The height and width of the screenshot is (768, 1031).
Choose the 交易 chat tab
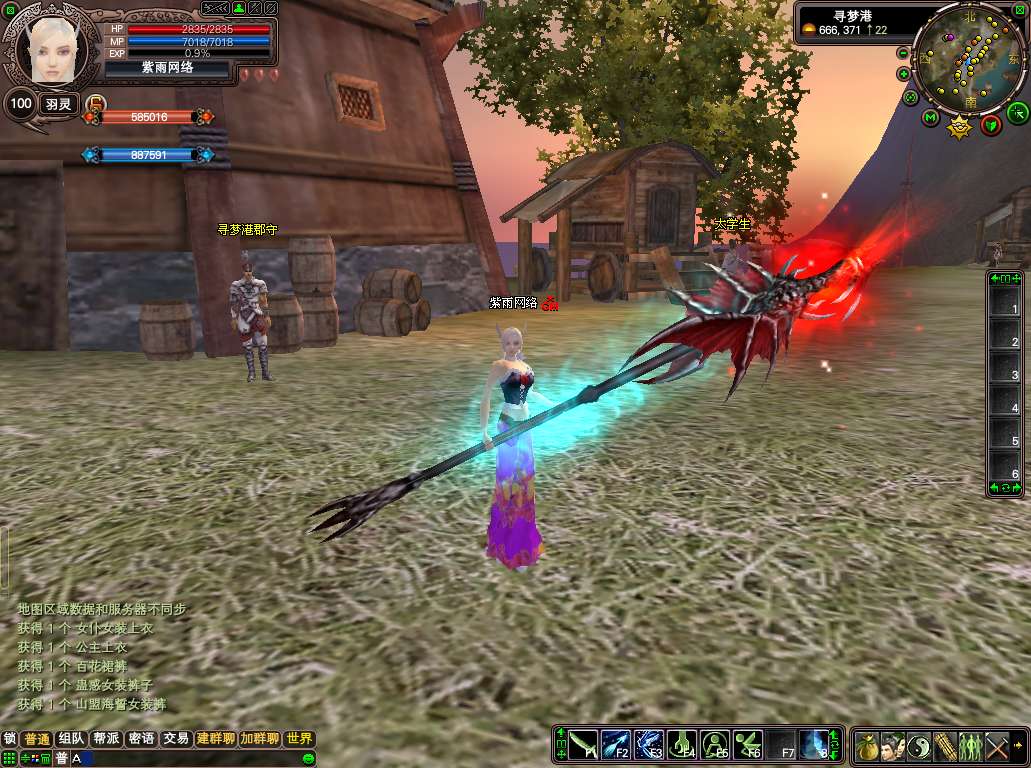point(176,739)
